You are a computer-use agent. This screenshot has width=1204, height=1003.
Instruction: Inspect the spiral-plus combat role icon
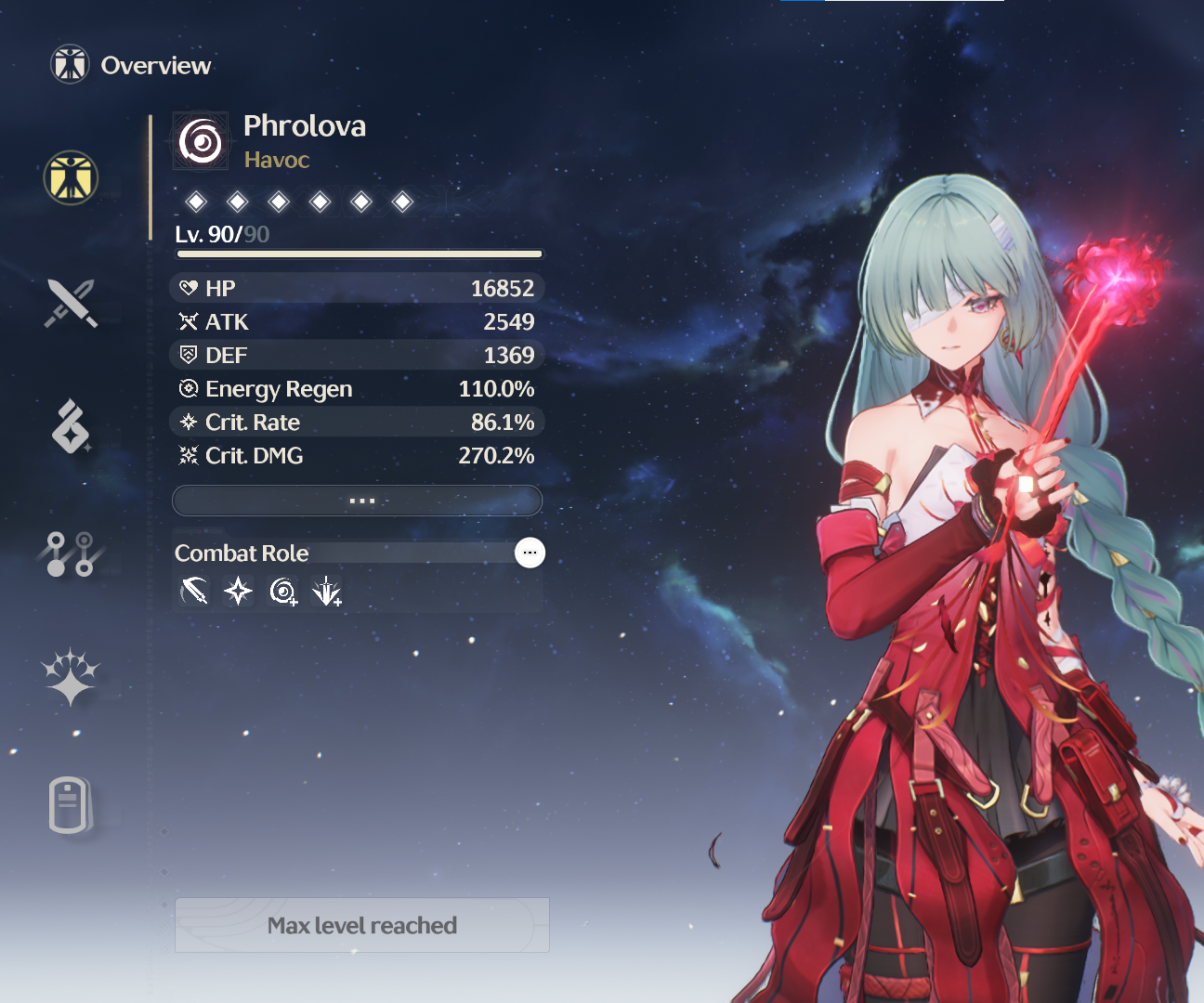click(283, 591)
